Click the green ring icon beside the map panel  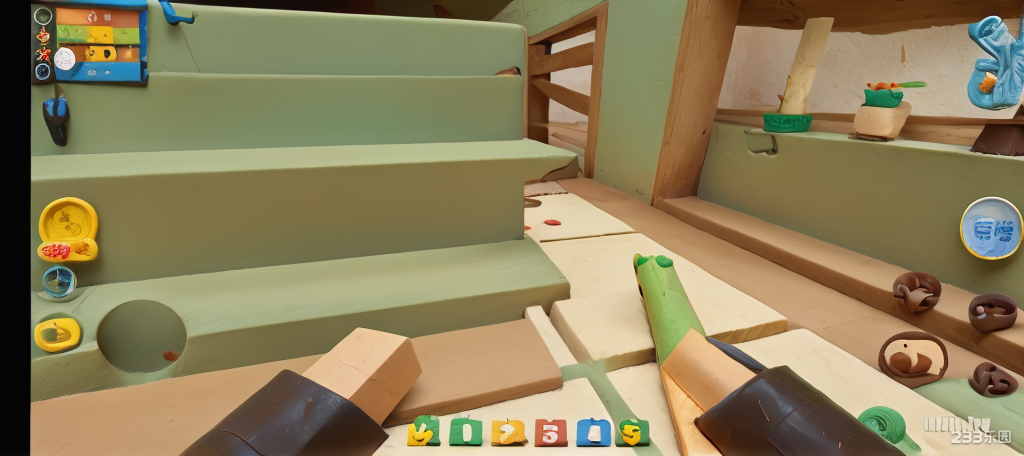coord(42,16)
